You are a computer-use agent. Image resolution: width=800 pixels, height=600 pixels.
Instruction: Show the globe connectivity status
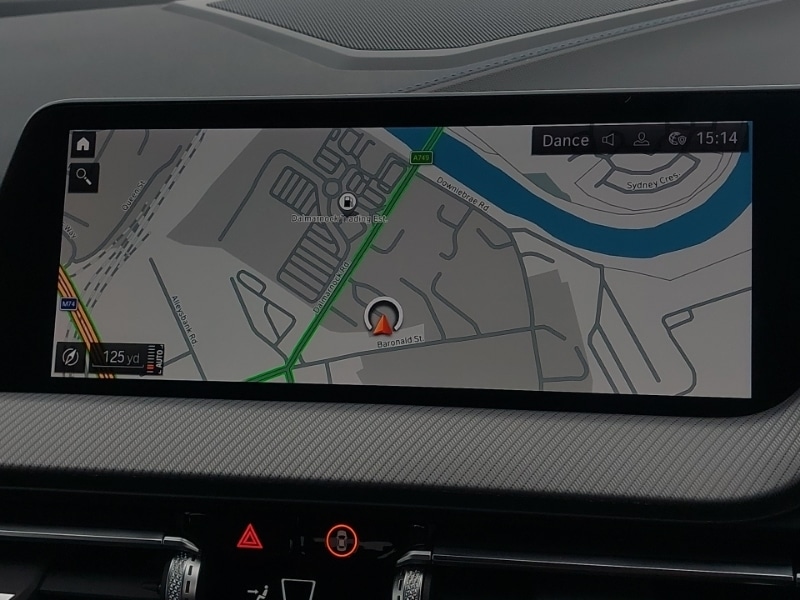click(677, 139)
